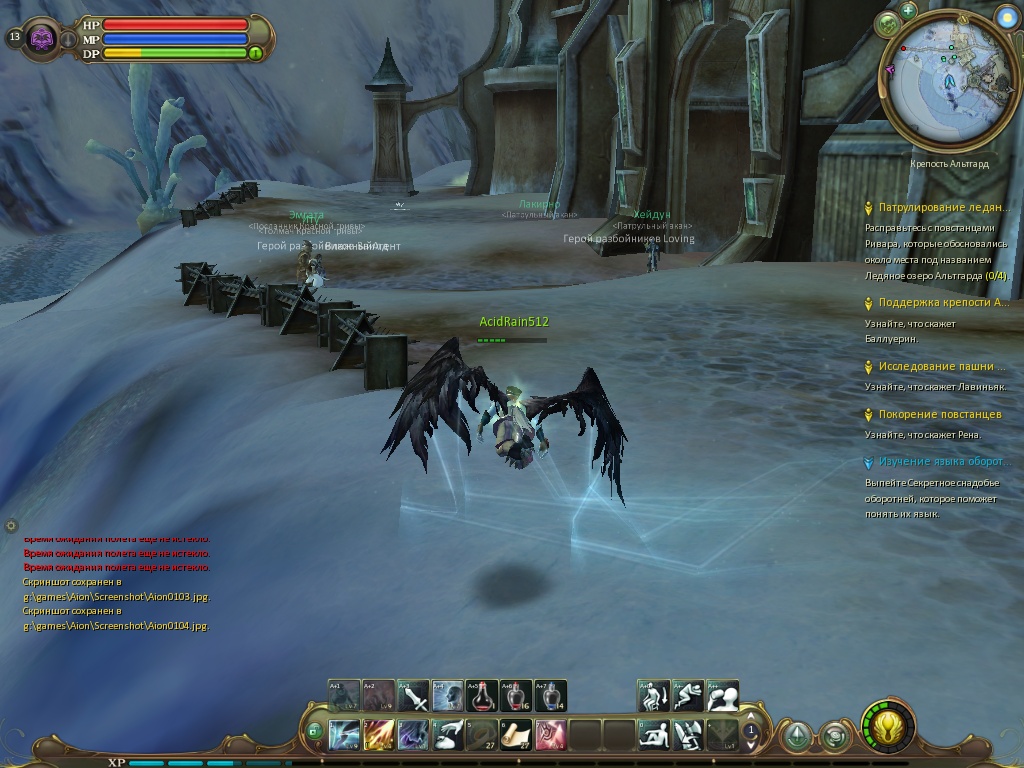1024x768 pixels.
Task: Use the bandage item in hotbar slot 5
Action: coord(481,735)
